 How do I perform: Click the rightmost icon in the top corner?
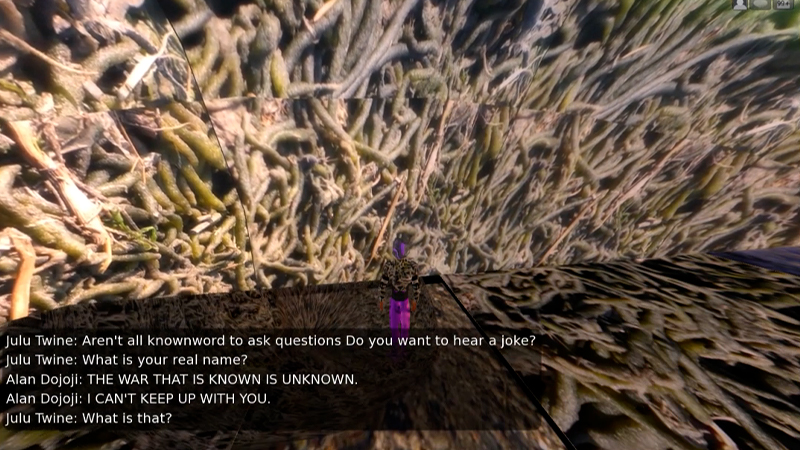(x=785, y=5)
